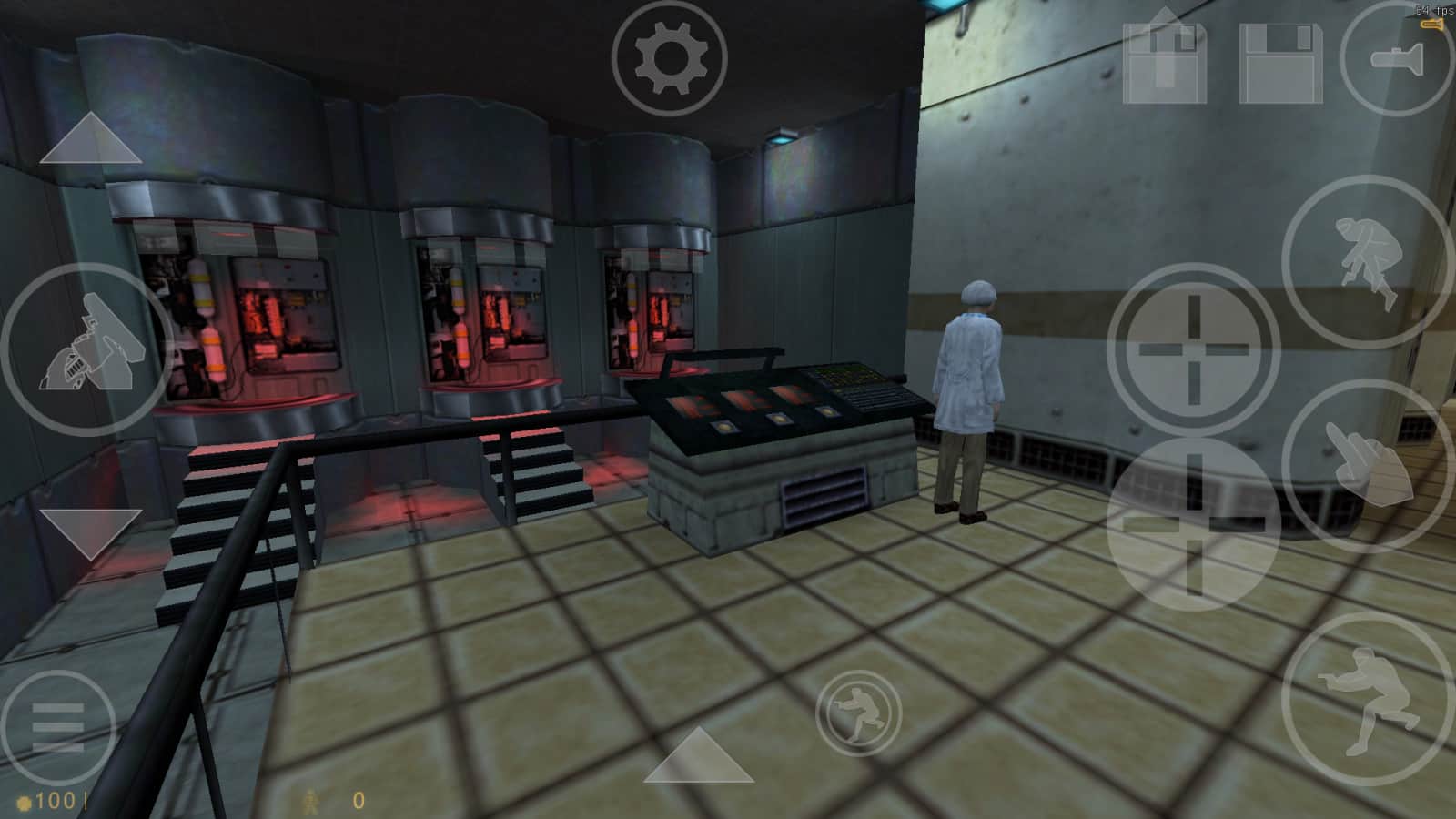Toggle the flashlight icon
The image size is (1456, 819).
coord(1398,57)
